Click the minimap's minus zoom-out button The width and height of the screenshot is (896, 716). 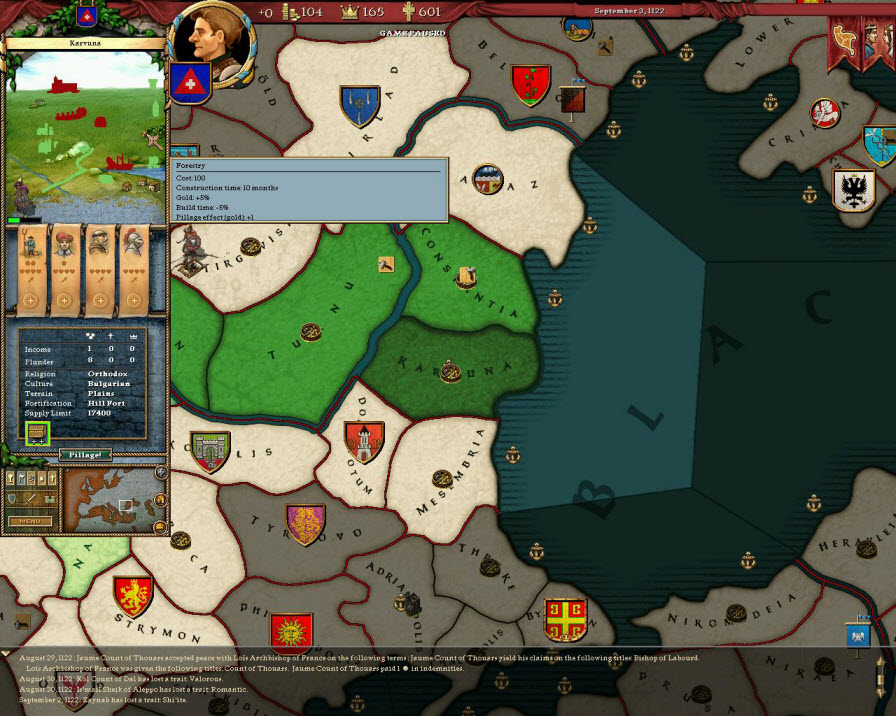point(162,526)
